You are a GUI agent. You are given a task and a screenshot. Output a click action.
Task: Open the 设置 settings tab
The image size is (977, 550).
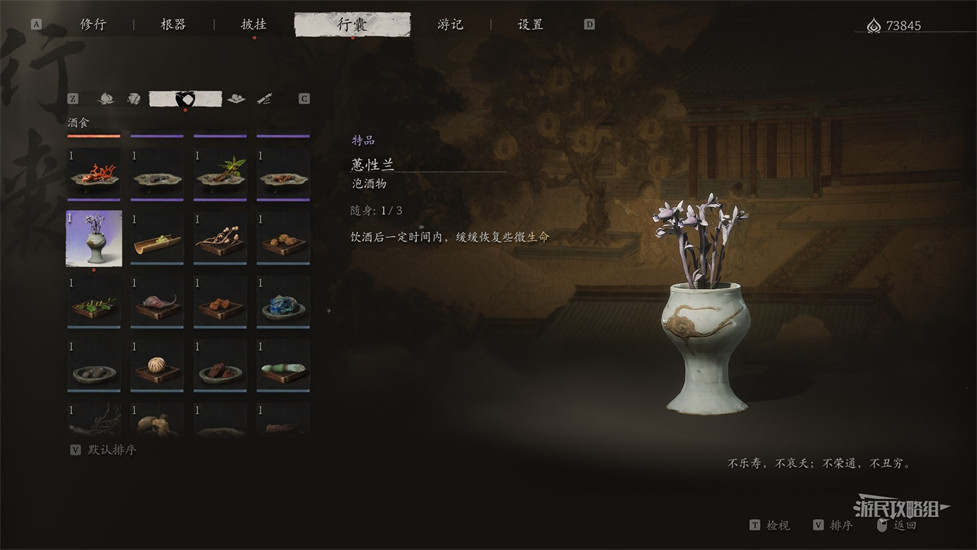[x=530, y=24]
